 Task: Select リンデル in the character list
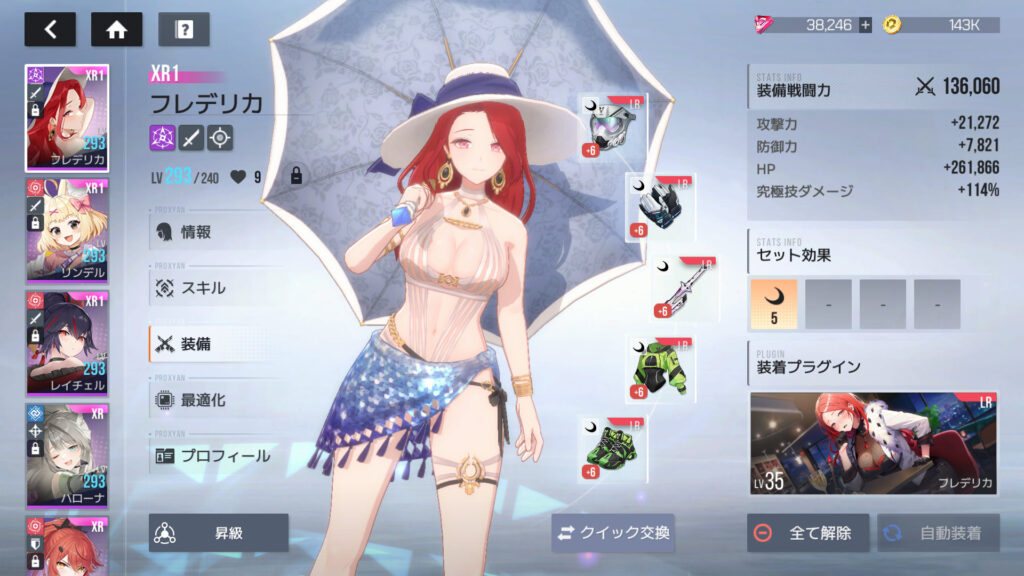tap(67, 232)
